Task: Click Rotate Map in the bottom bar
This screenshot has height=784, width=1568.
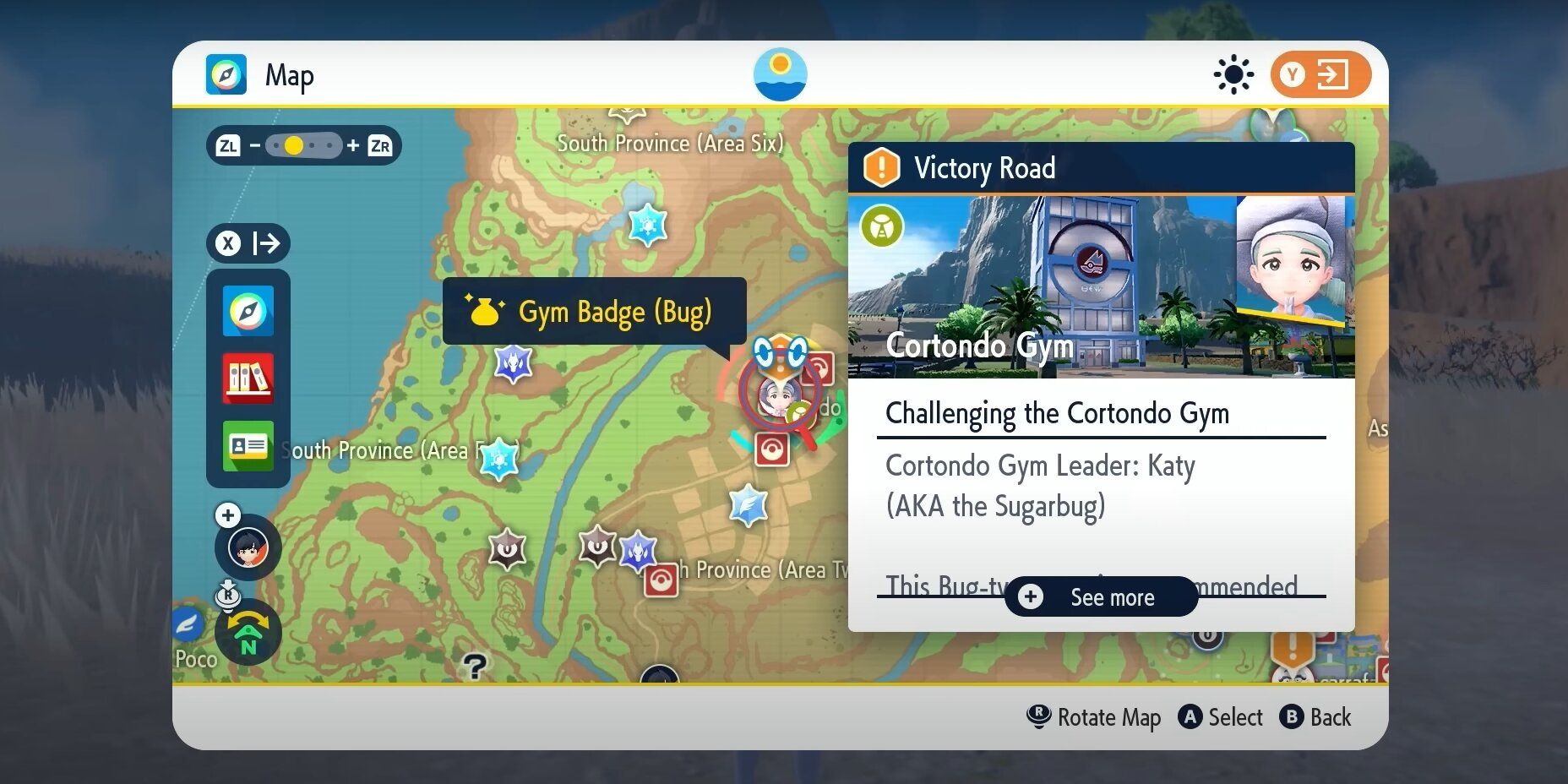Action: coord(1093,717)
